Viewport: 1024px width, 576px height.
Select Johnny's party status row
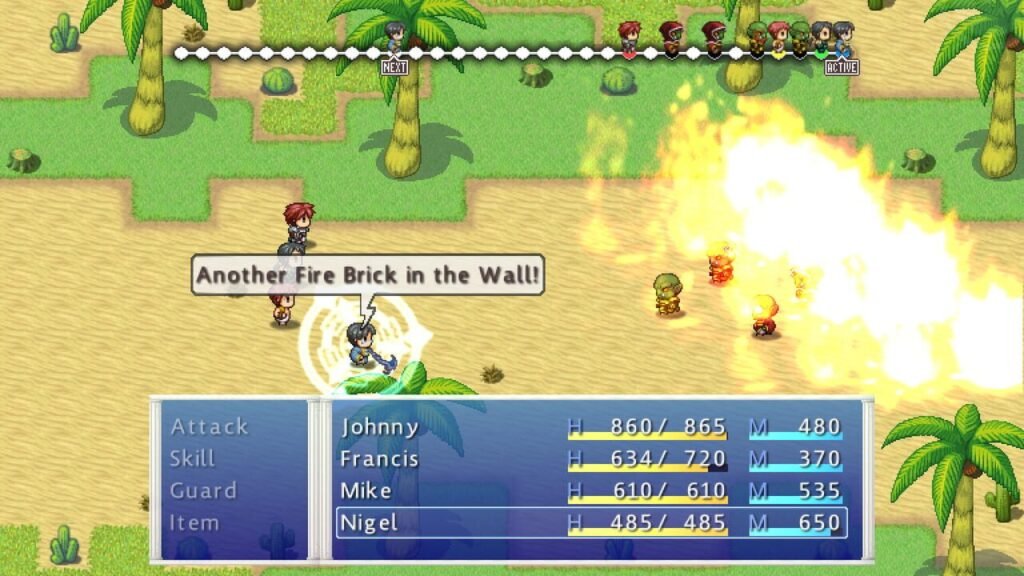click(x=591, y=427)
